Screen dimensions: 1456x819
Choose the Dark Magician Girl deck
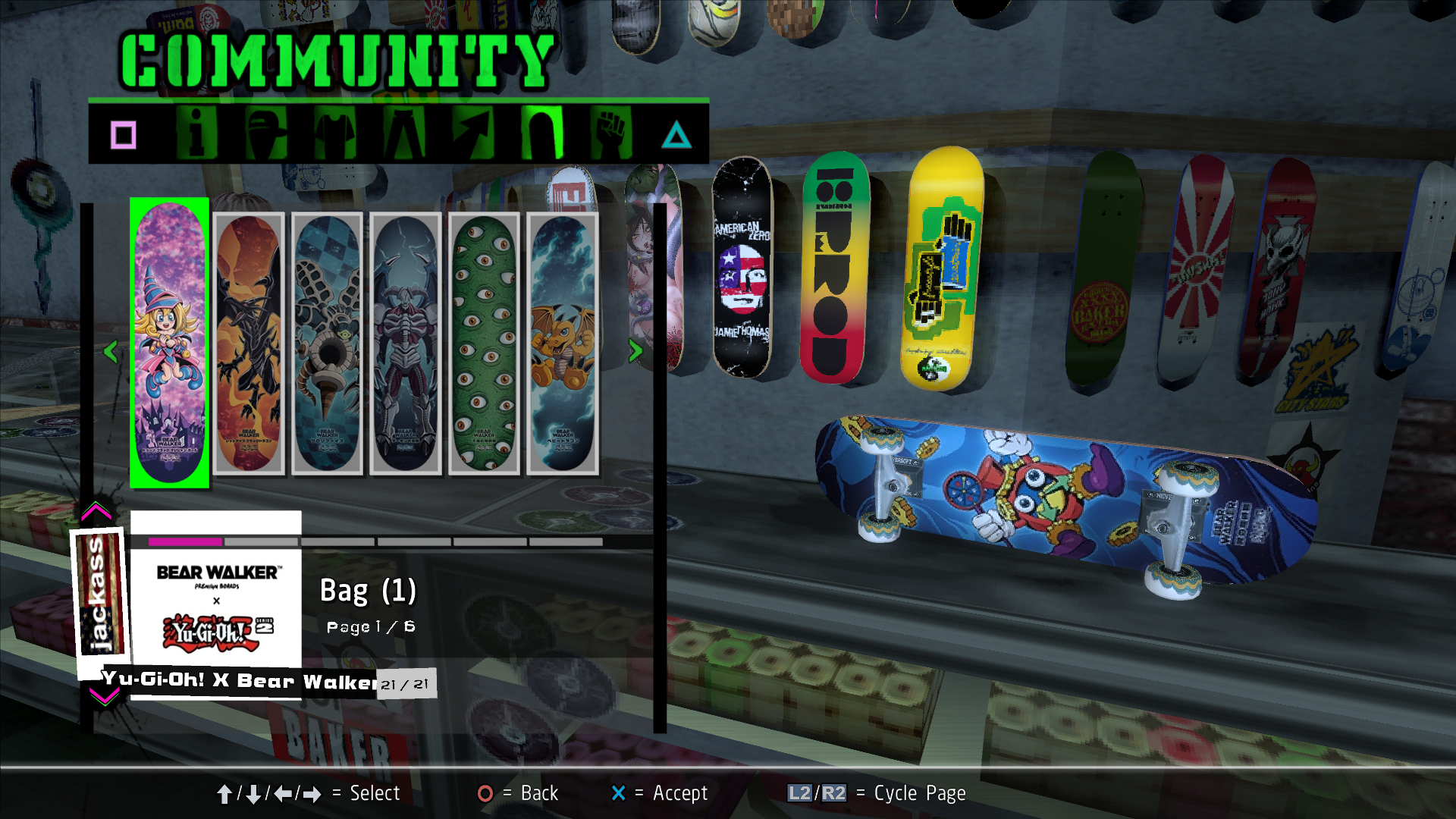(169, 343)
